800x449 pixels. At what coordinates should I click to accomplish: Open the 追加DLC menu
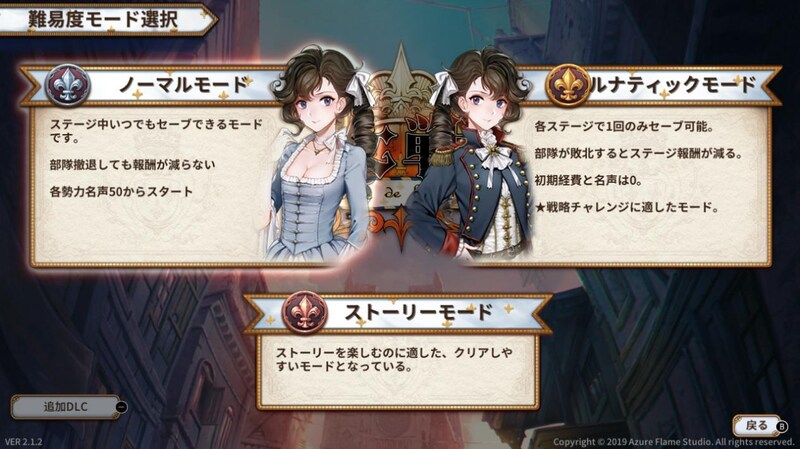click(65, 407)
